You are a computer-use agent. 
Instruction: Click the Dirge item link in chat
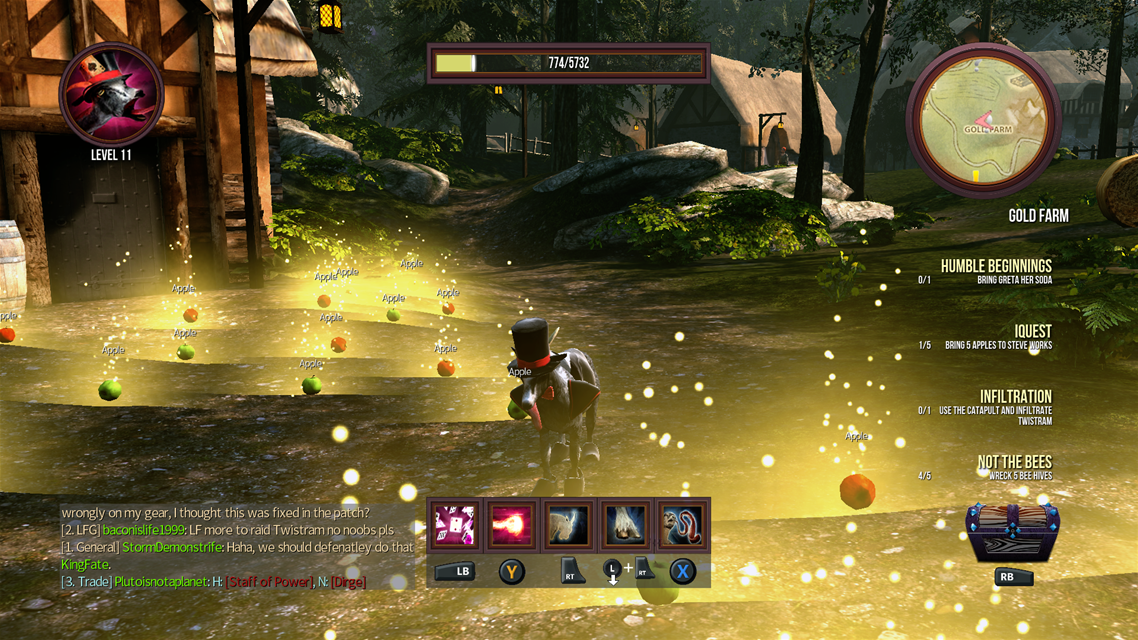click(347, 582)
